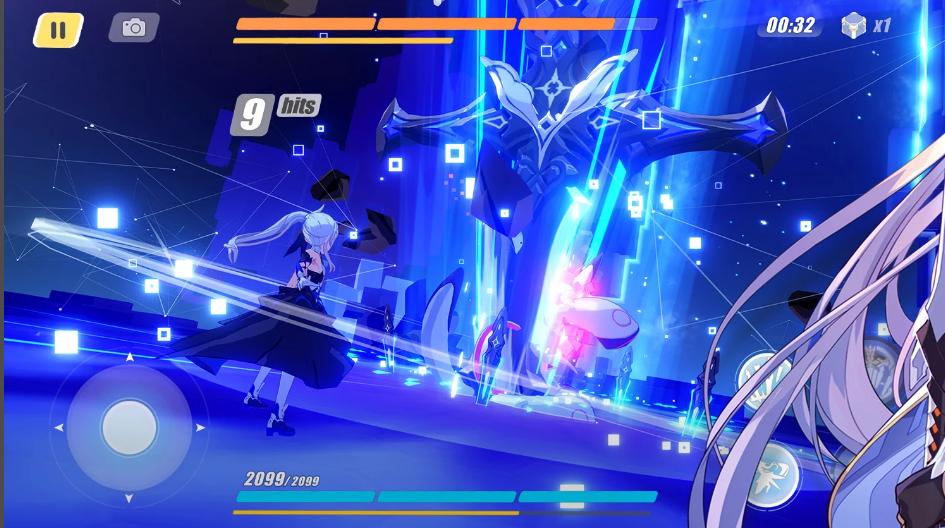The image size is (945, 528).
Task: Tap the virtual joystick knob
Action: click(x=129, y=427)
